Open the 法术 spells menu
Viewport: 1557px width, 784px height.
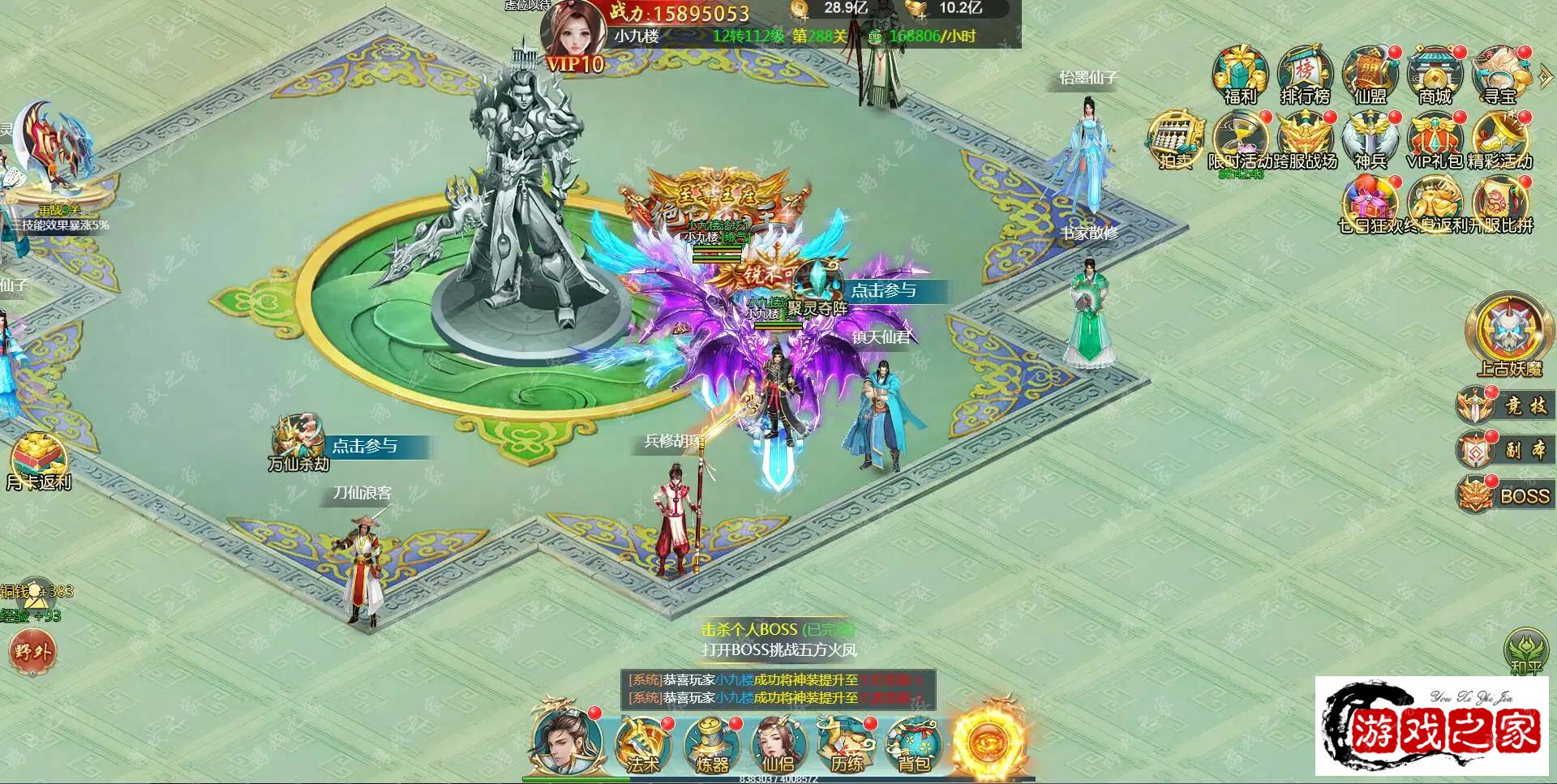[x=643, y=744]
